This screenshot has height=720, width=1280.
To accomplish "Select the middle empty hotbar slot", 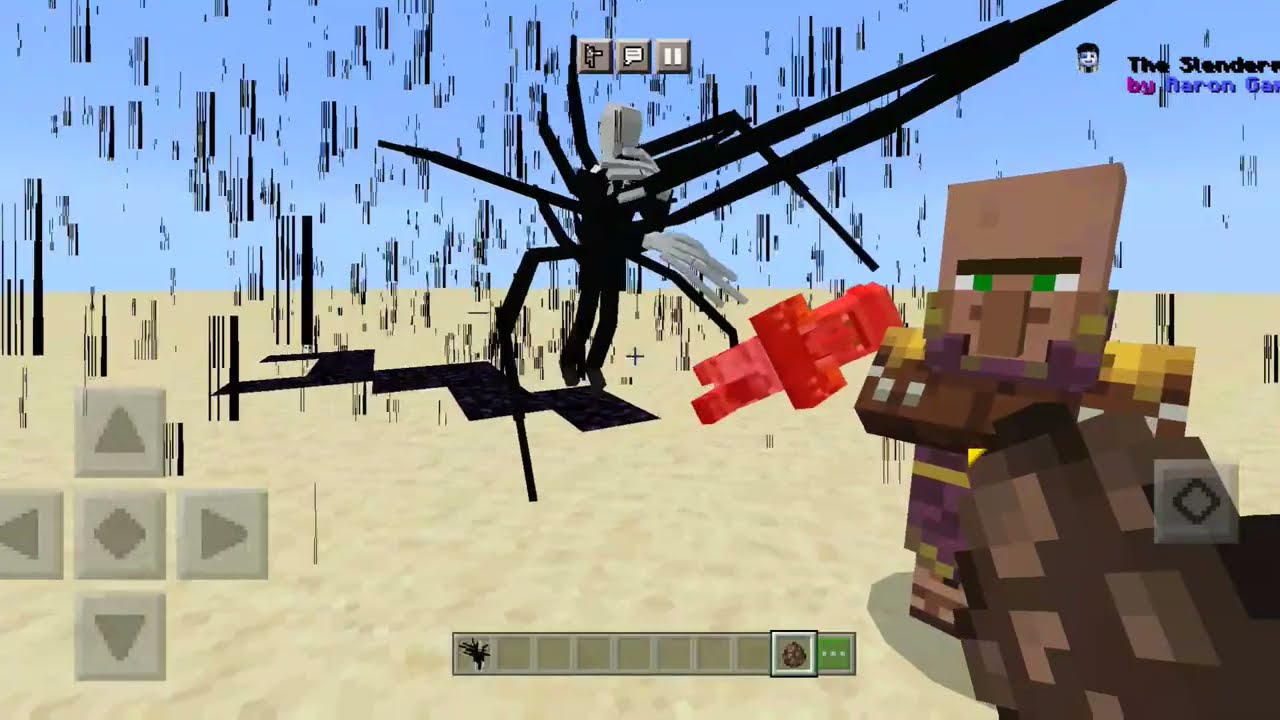I will [634, 653].
